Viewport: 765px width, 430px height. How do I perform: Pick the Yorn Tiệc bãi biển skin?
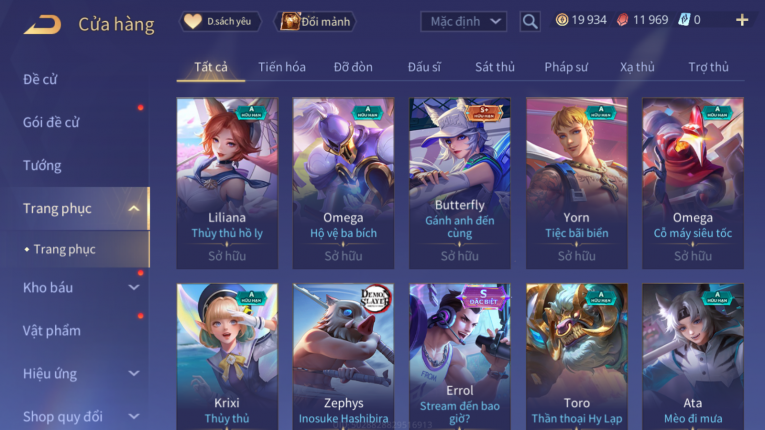tap(576, 180)
